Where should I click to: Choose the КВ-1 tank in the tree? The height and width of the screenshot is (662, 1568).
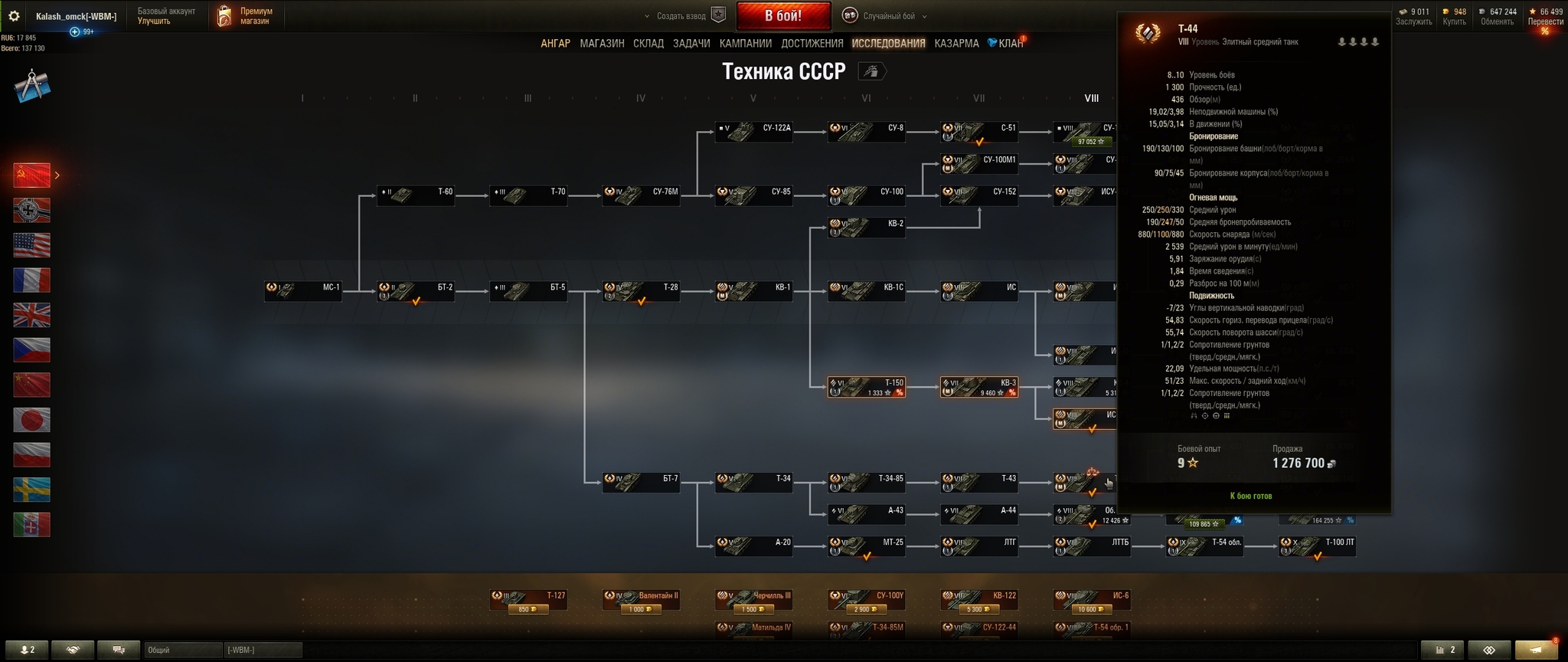(x=753, y=291)
